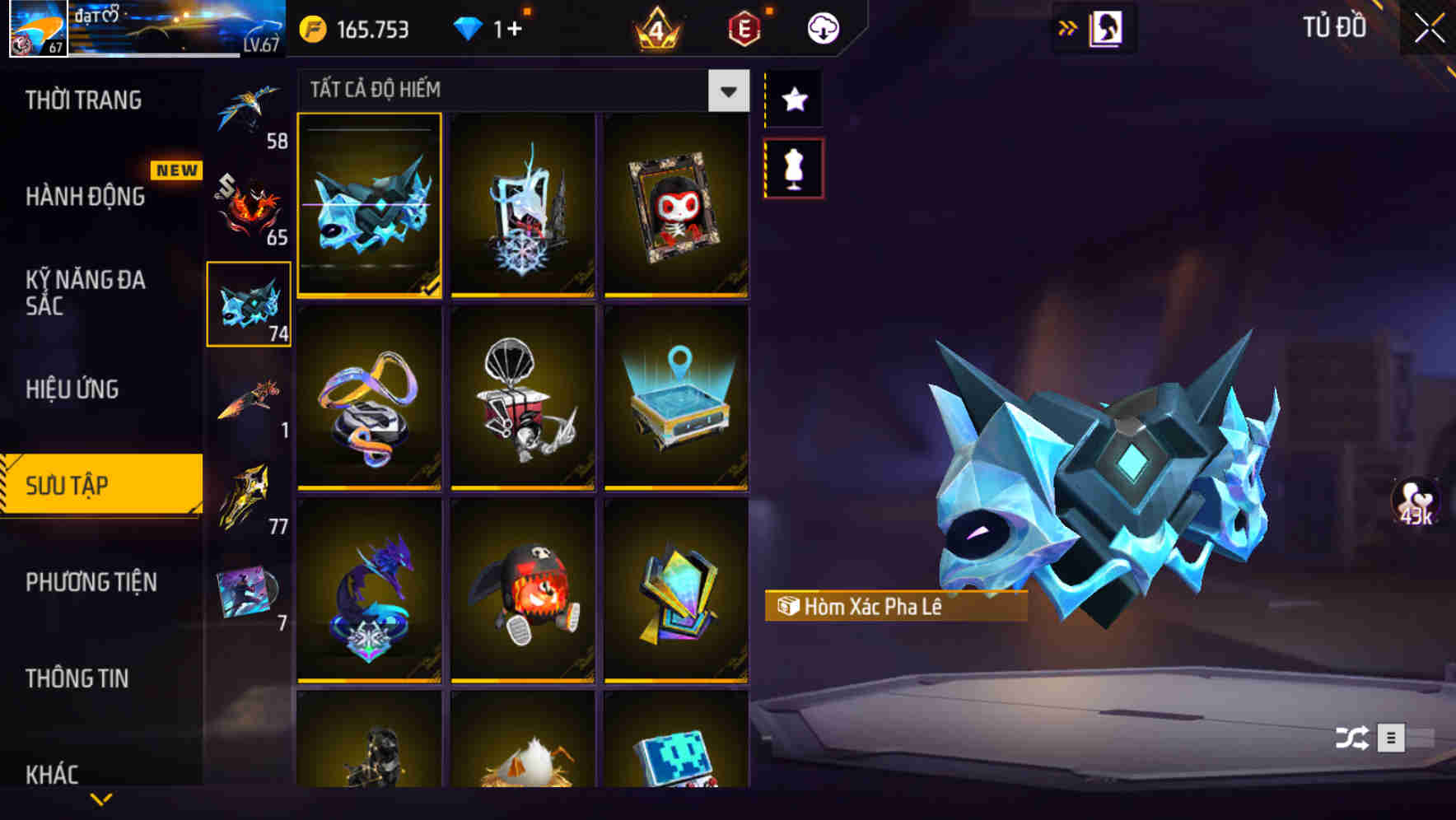
Task: Select the Hòm Xác Pha Lê thumbnail
Action: [x=370, y=207]
